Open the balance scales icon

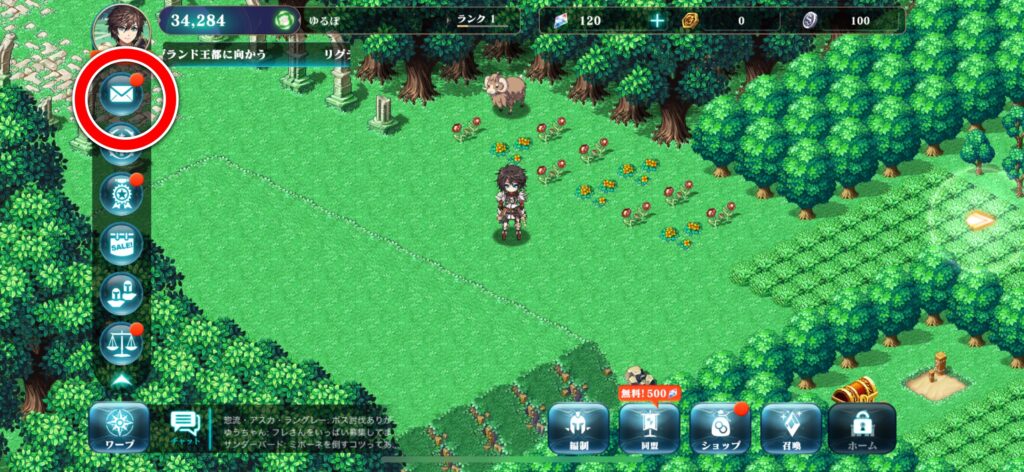coord(121,343)
